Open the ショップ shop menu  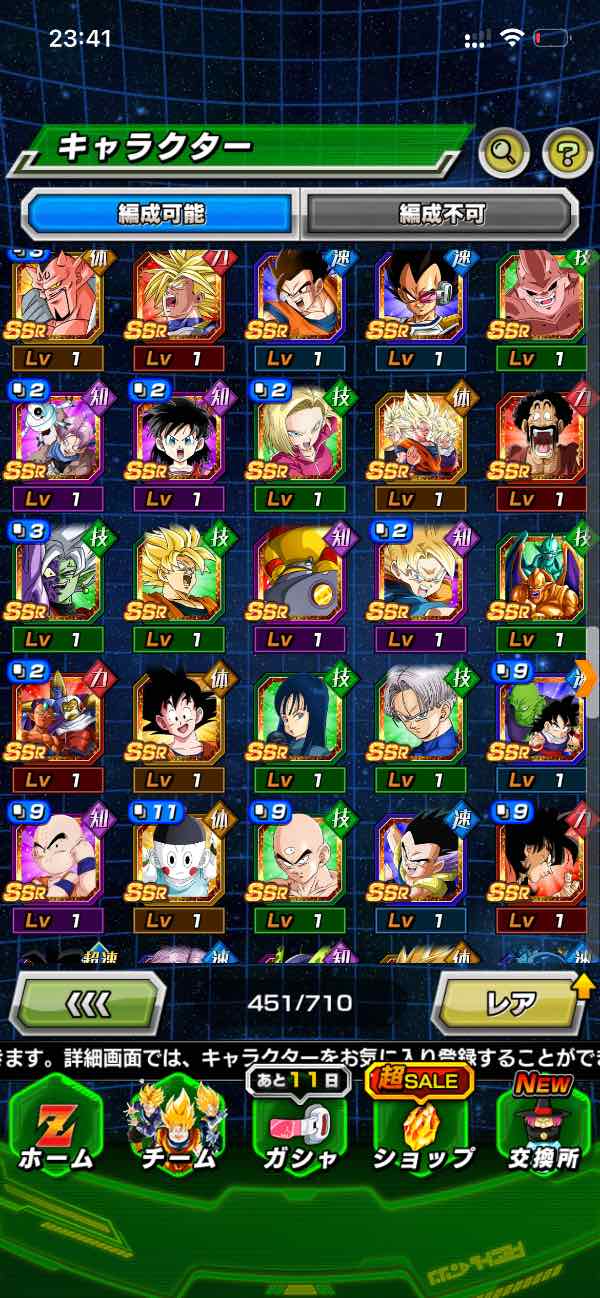(422, 1125)
